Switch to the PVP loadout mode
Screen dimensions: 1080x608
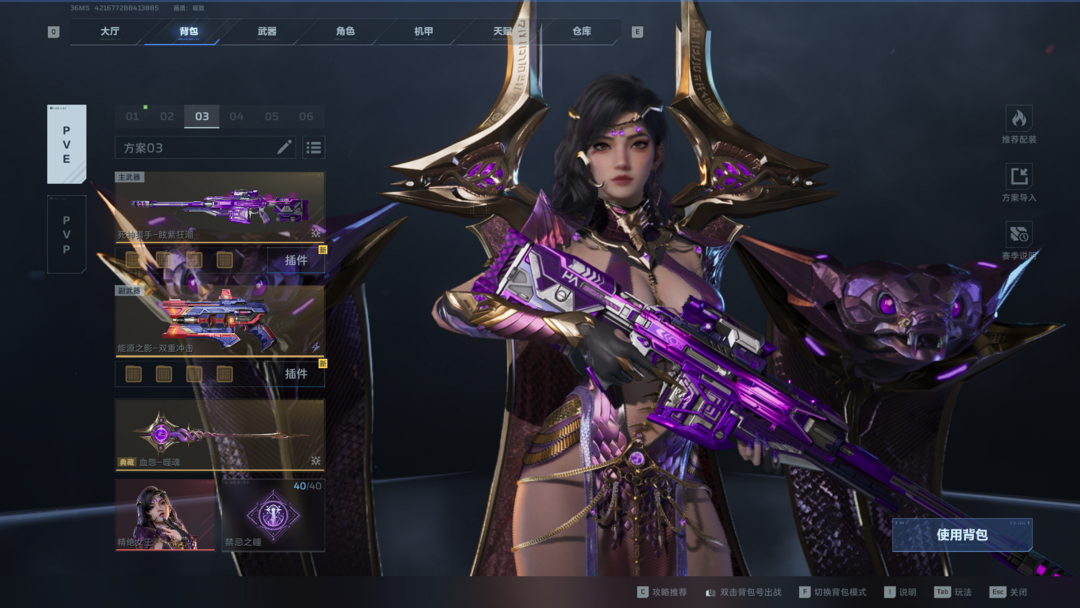pyautogui.click(x=67, y=234)
